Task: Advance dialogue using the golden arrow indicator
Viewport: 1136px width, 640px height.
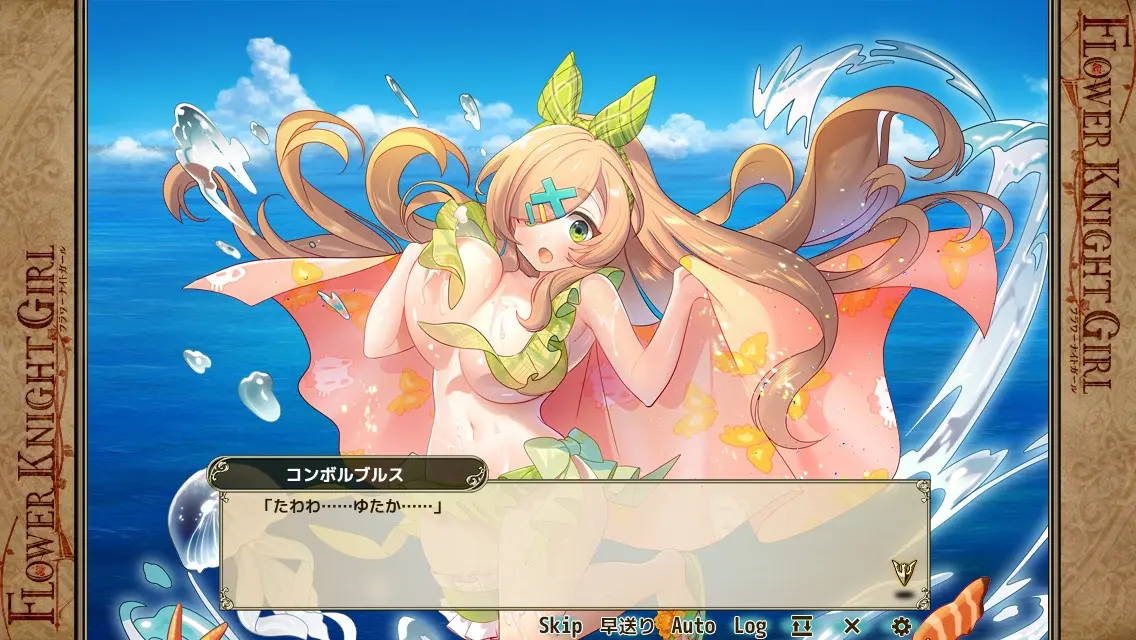Action: [x=903, y=571]
